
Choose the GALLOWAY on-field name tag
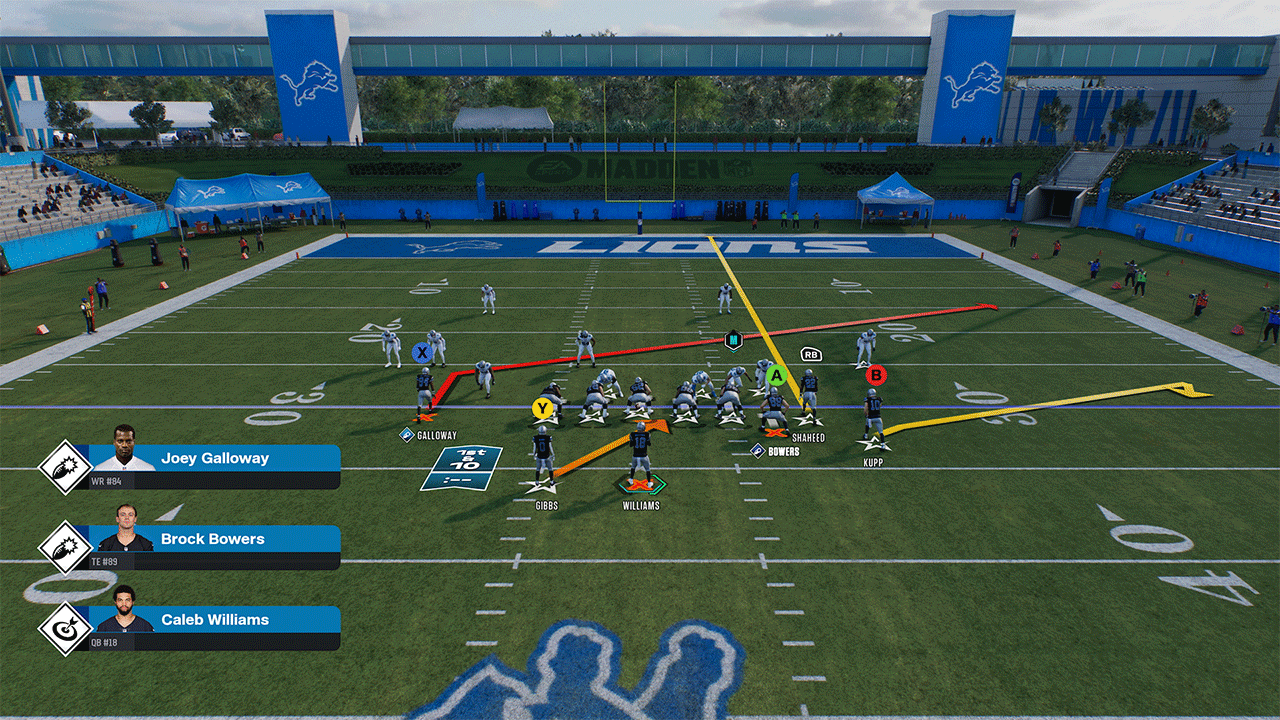coord(436,435)
